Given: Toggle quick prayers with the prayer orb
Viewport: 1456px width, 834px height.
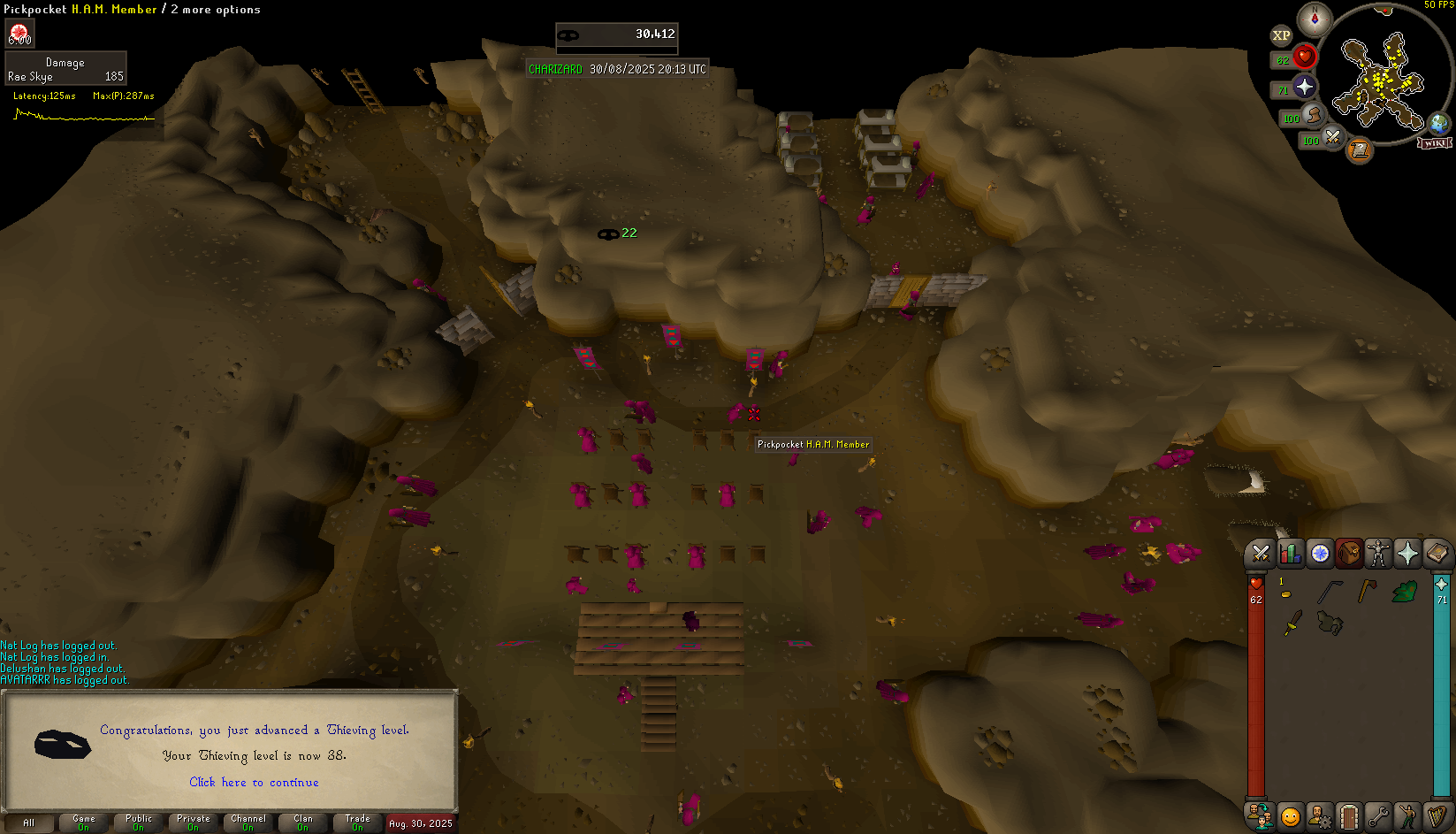Looking at the screenshot, I should tap(1305, 87).
